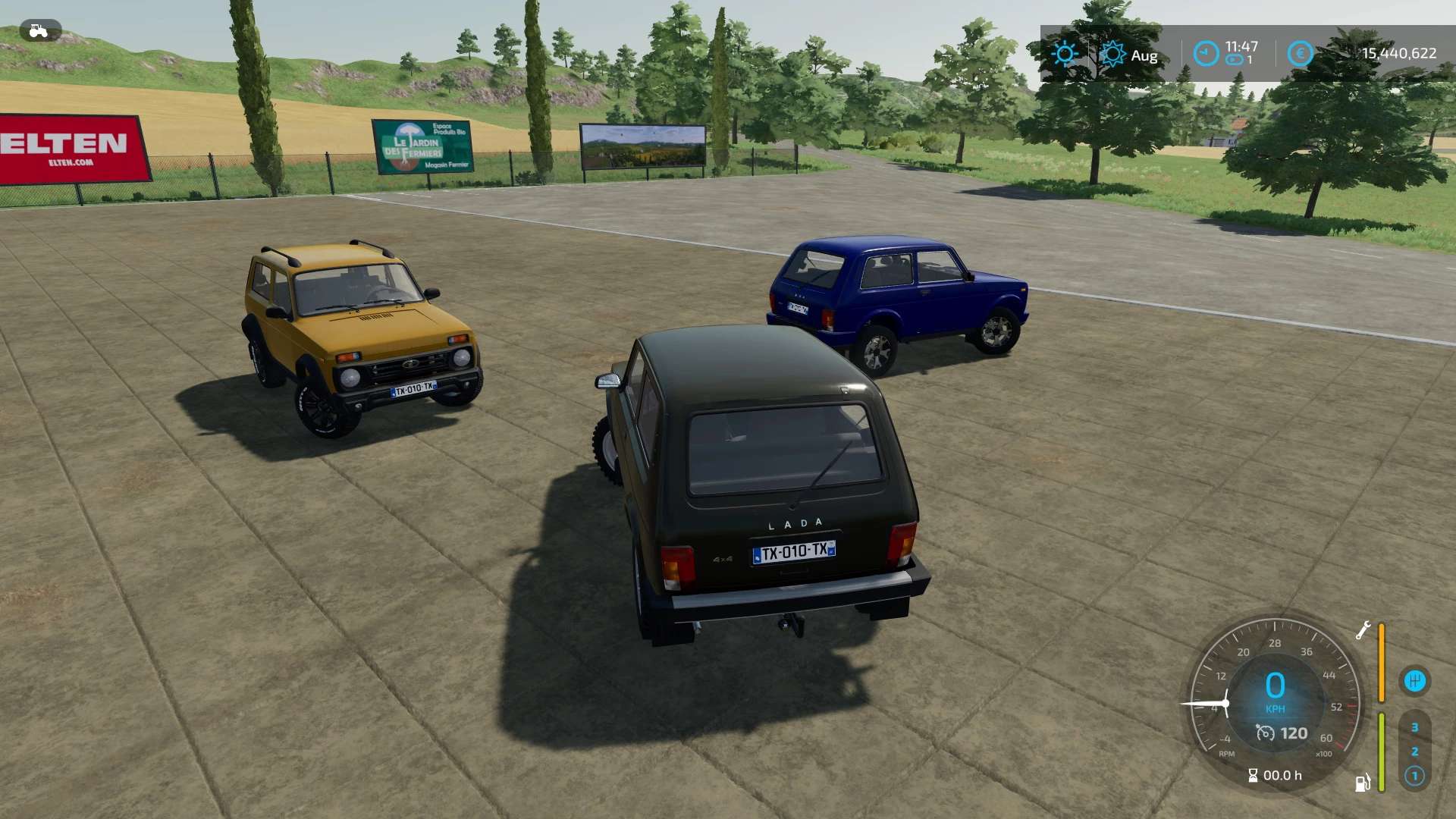
Task: Click the money balance 15,440,622
Action: coord(1399,54)
